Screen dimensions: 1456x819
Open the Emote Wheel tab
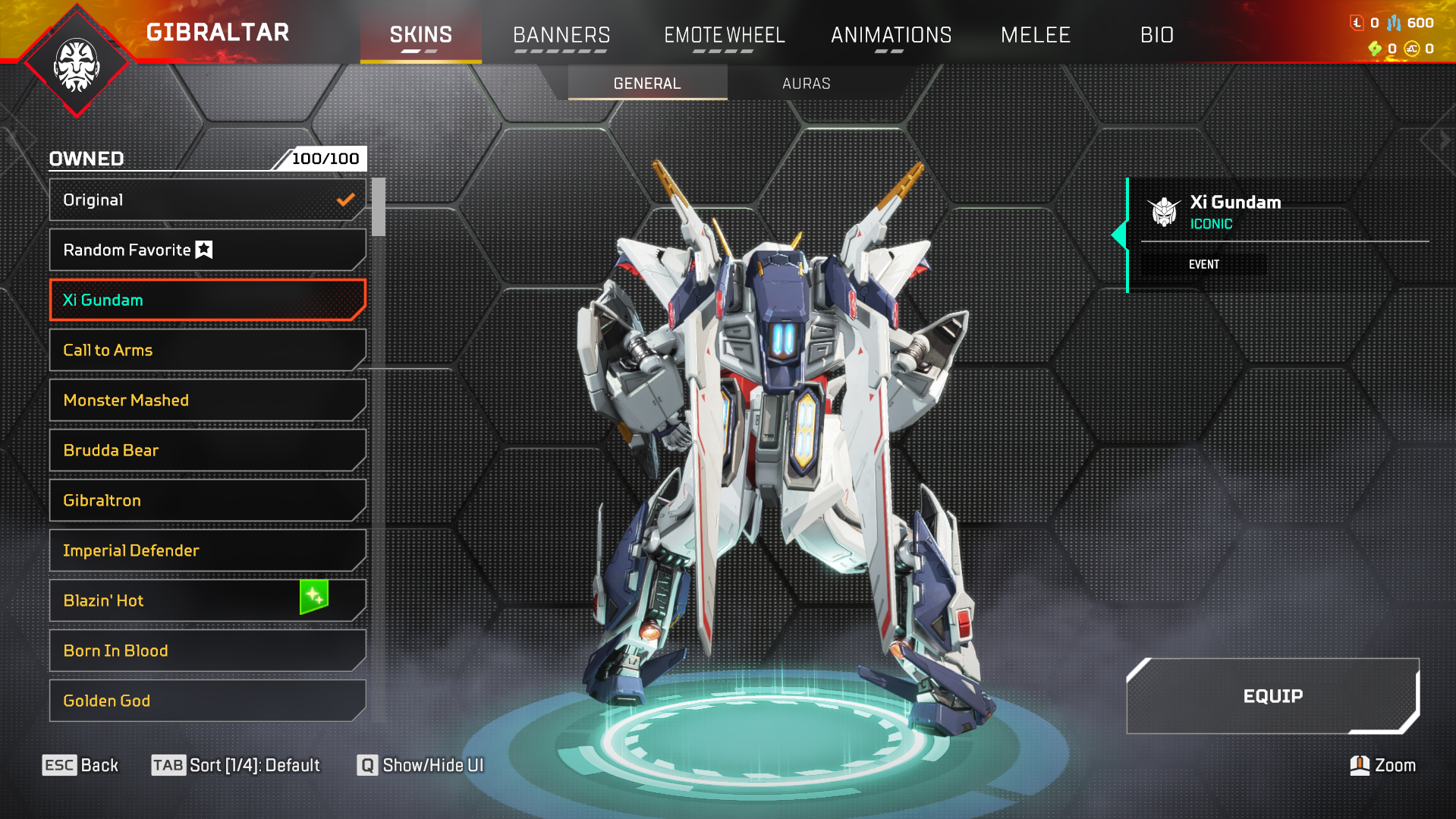[x=724, y=35]
